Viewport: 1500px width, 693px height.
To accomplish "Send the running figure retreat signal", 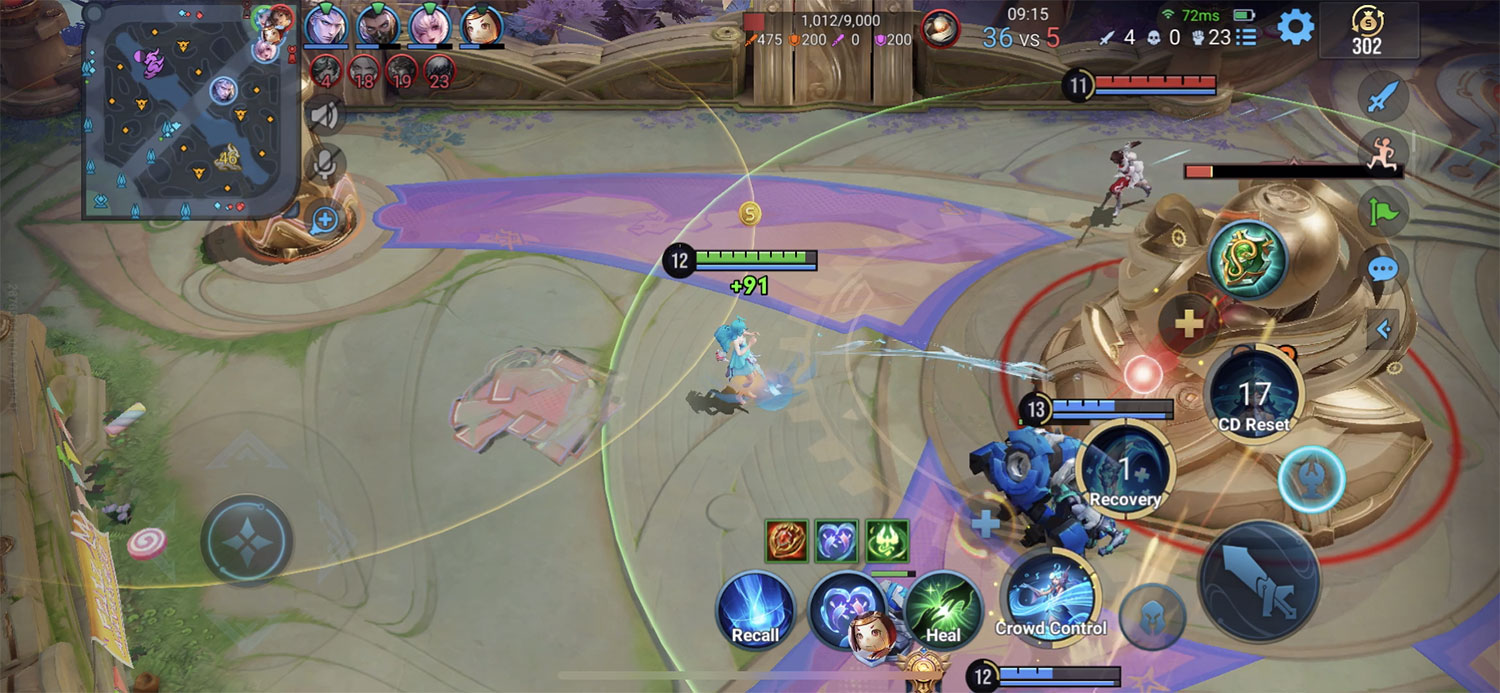I will click(x=1385, y=154).
